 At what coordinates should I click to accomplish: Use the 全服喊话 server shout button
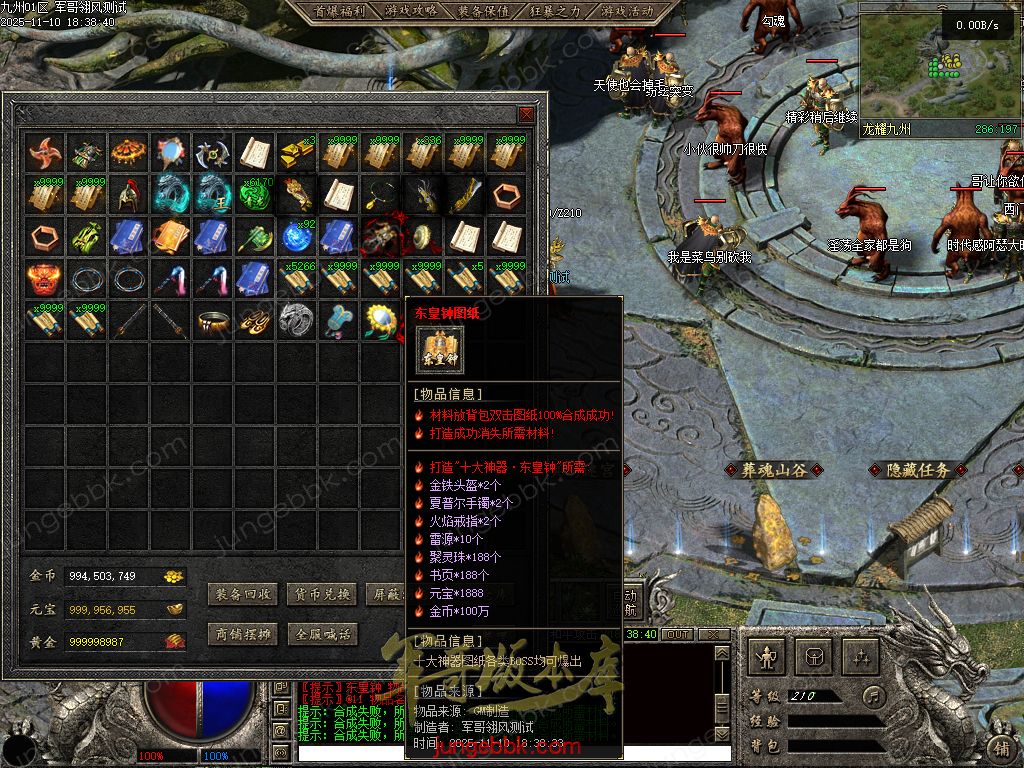[322, 634]
